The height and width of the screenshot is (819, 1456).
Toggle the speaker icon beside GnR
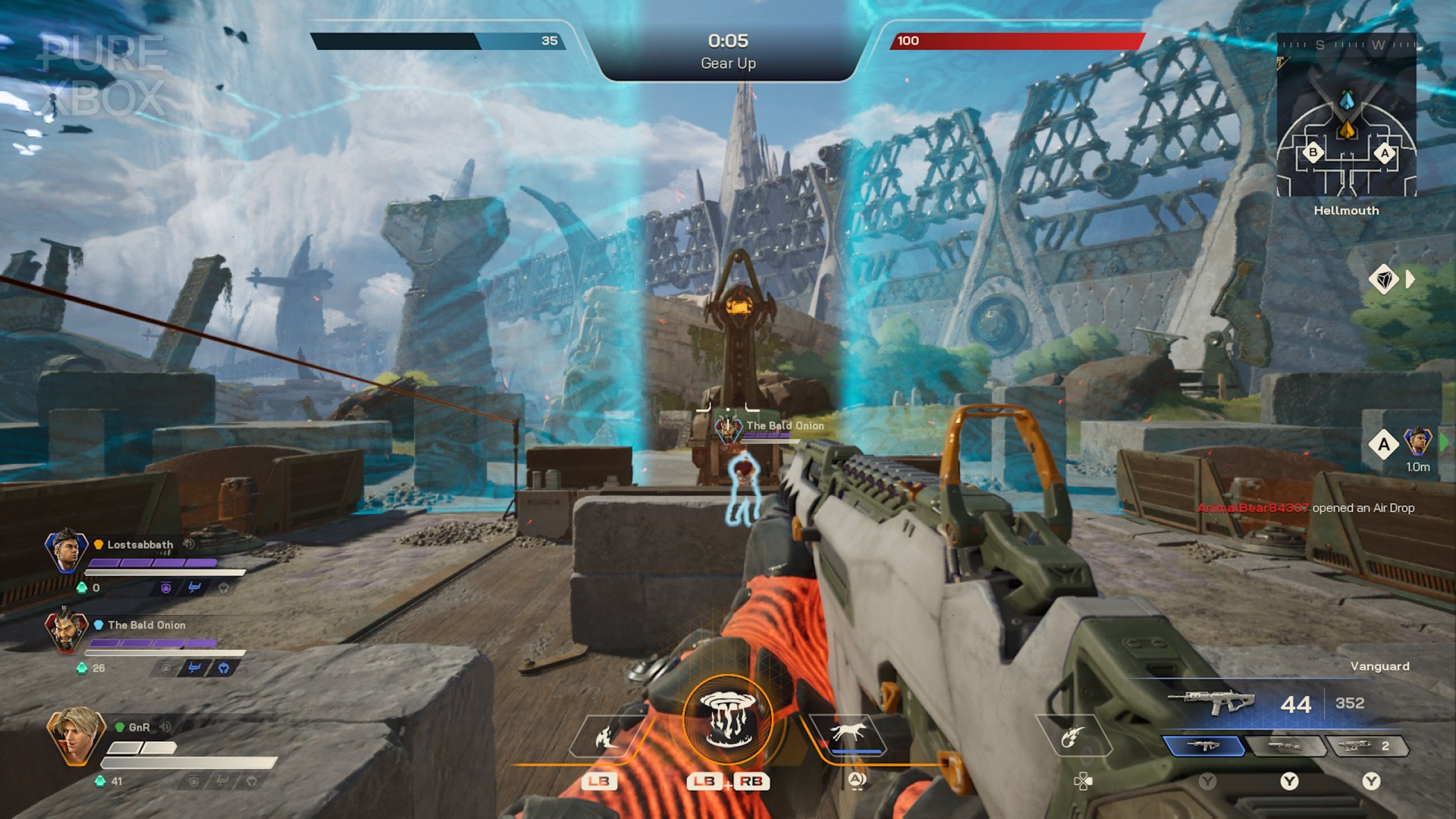point(165,726)
